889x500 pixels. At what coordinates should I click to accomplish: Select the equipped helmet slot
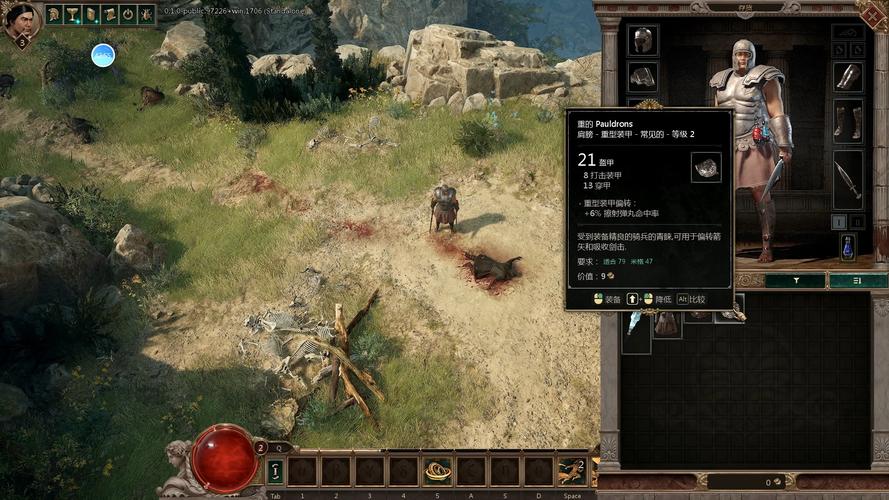(642, 40)
